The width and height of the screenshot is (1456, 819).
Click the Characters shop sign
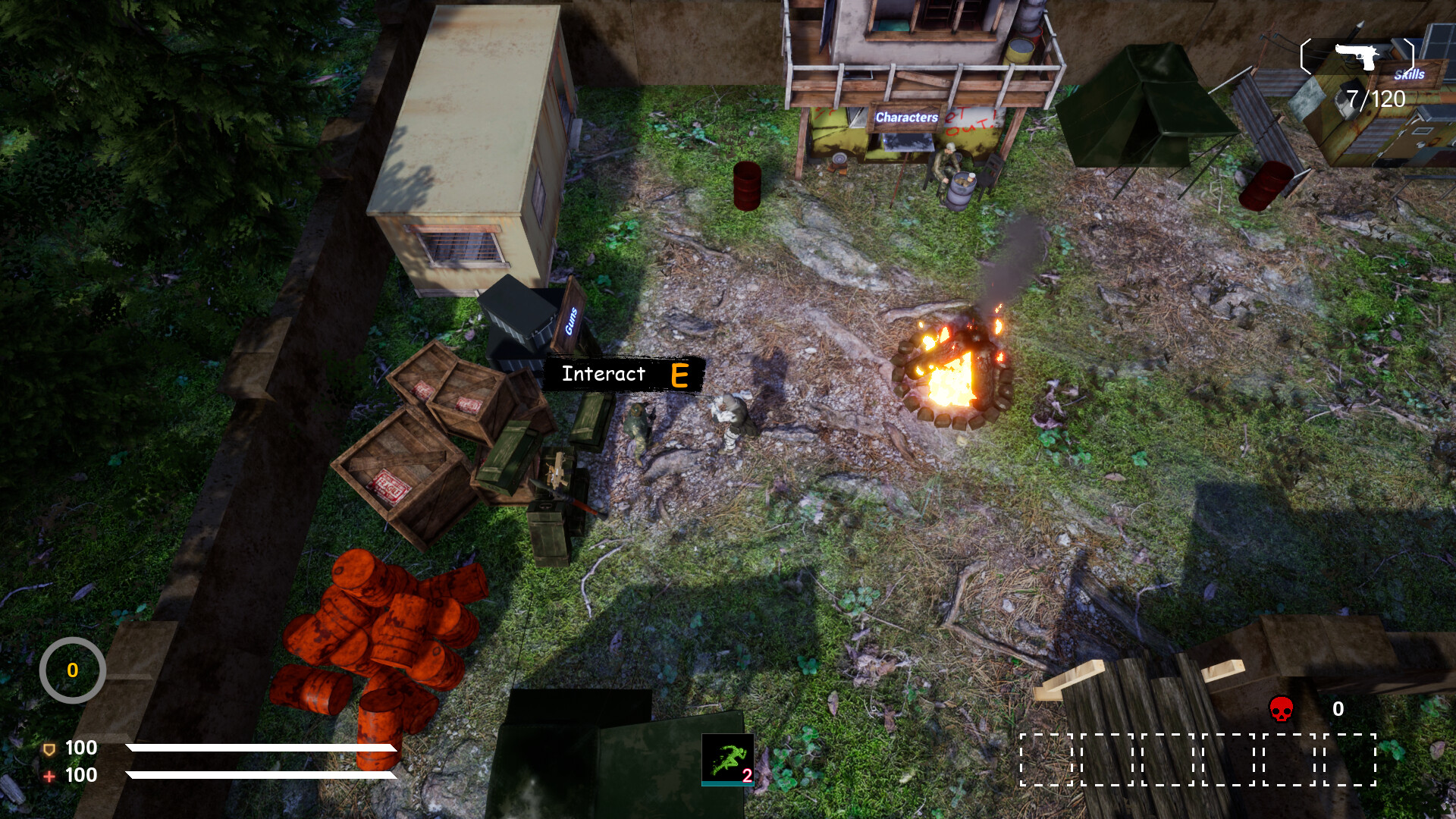(x=907, y=118)
